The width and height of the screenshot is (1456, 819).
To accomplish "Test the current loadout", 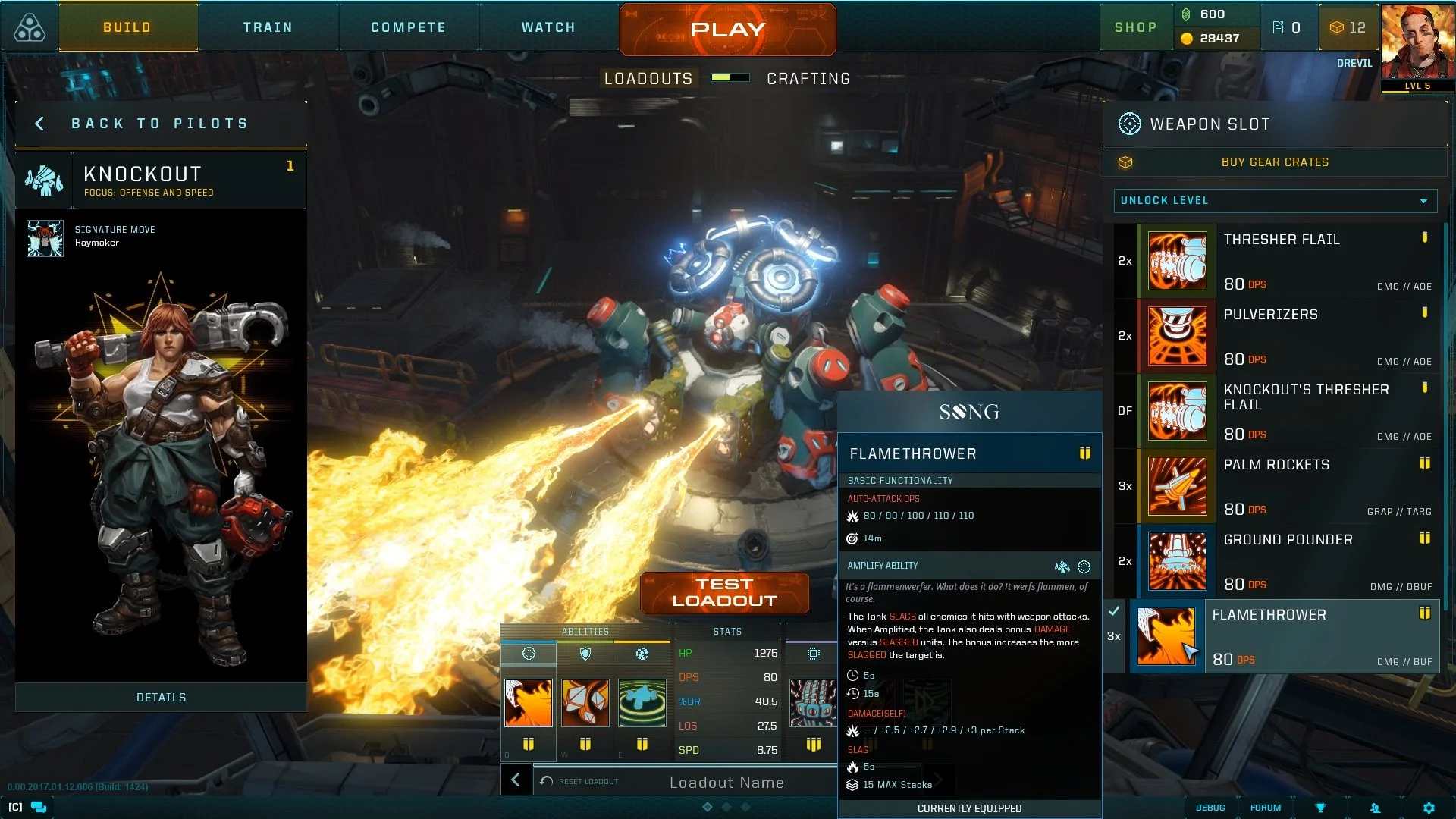I will click(724, 592).
